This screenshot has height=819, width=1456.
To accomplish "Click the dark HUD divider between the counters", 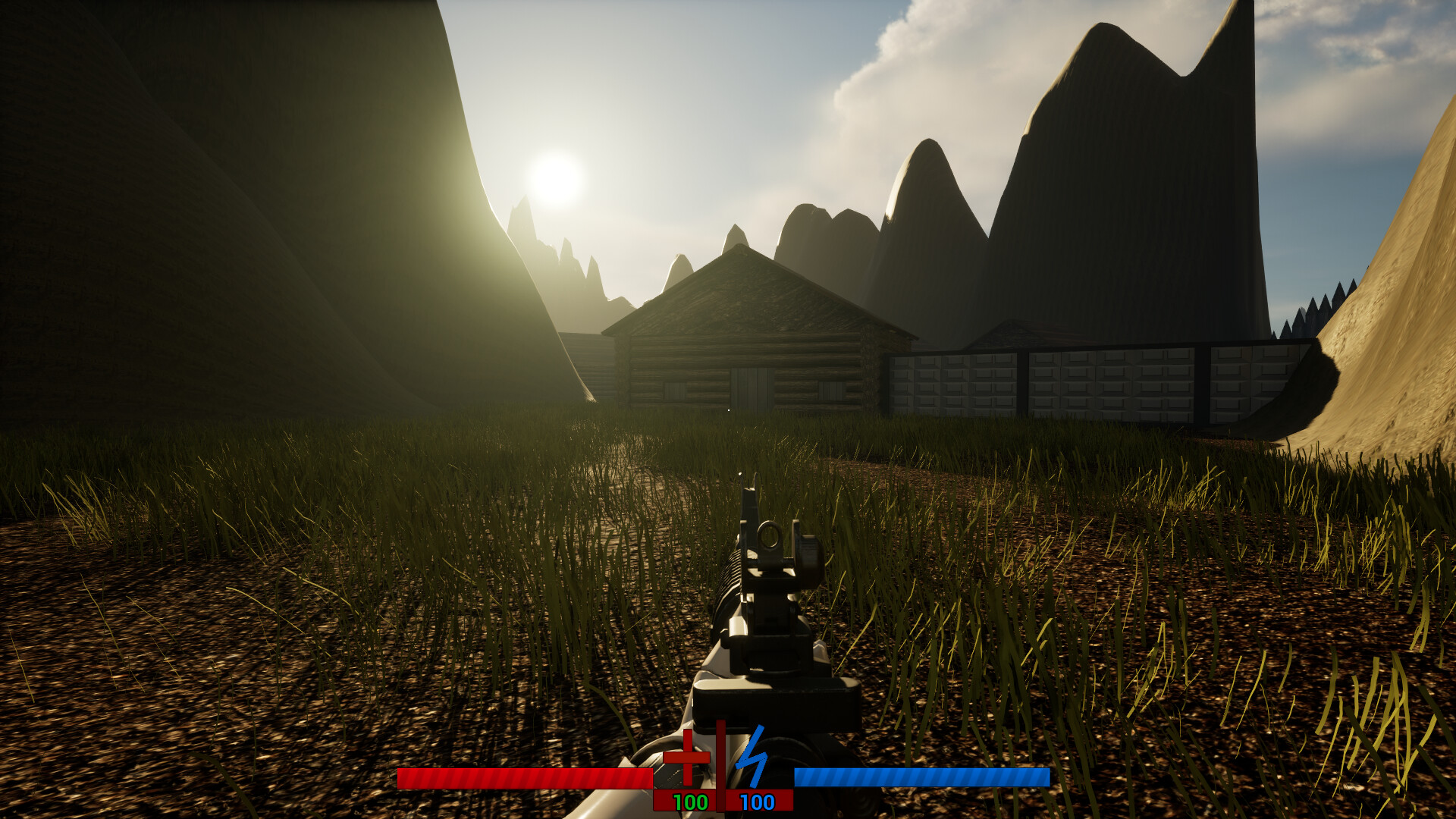I will pyautogui.click(x=720, y=765).
